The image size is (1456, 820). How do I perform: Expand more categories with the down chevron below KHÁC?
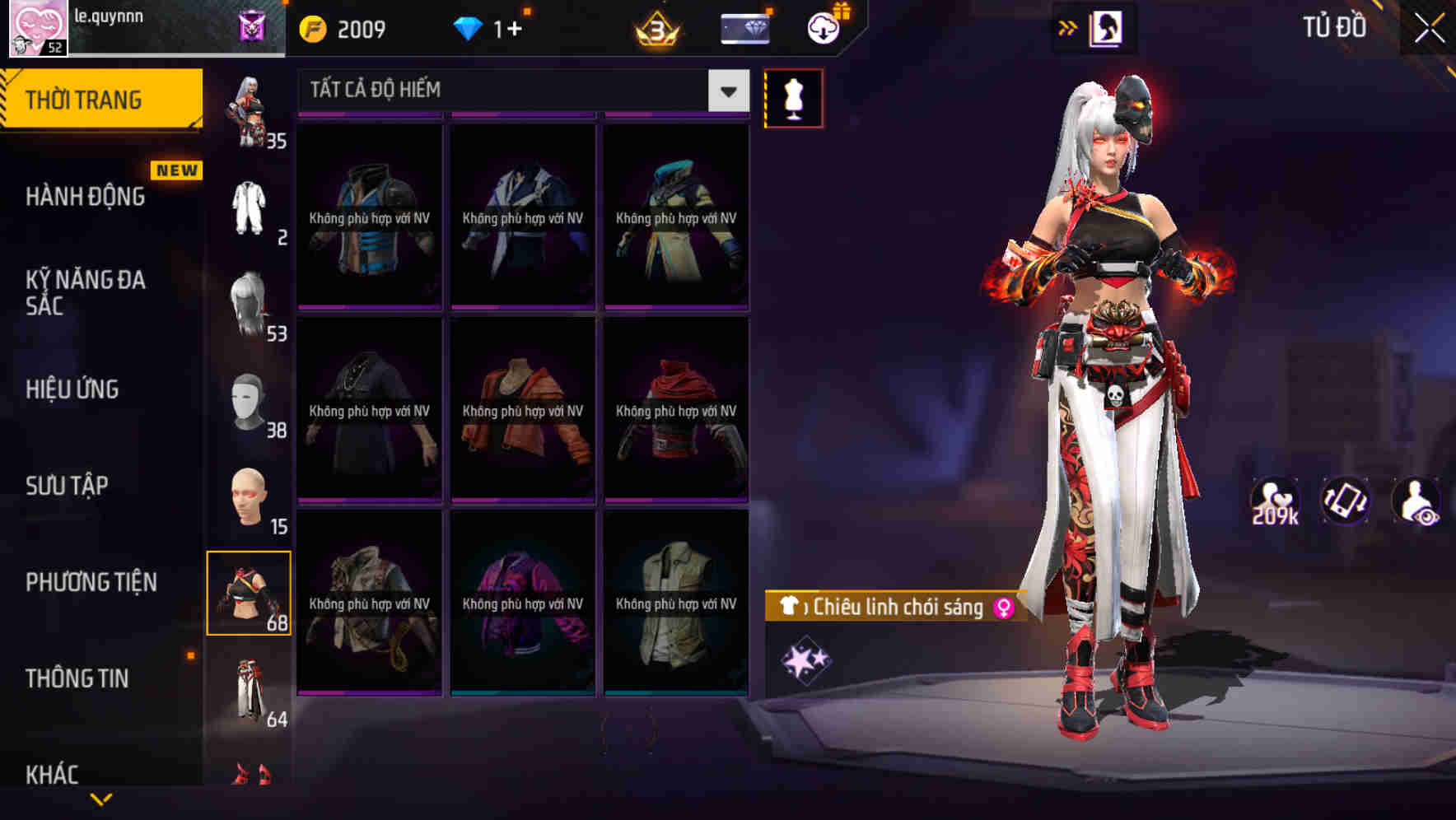click(102, 798)
